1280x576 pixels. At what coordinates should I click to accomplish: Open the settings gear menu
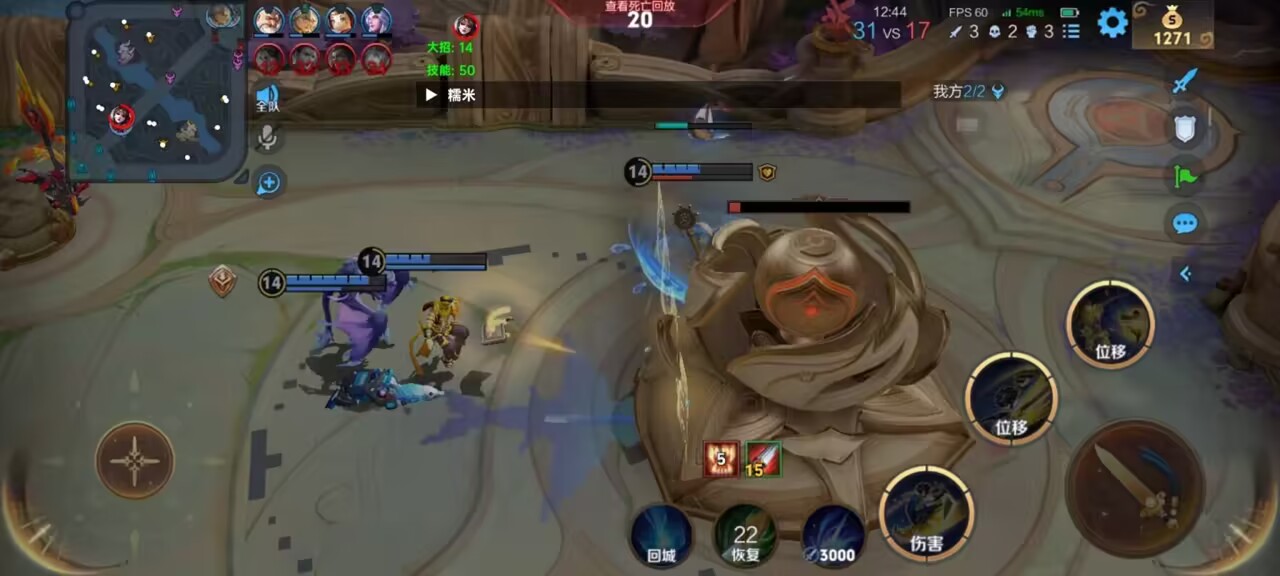(x=1112, y=23)
